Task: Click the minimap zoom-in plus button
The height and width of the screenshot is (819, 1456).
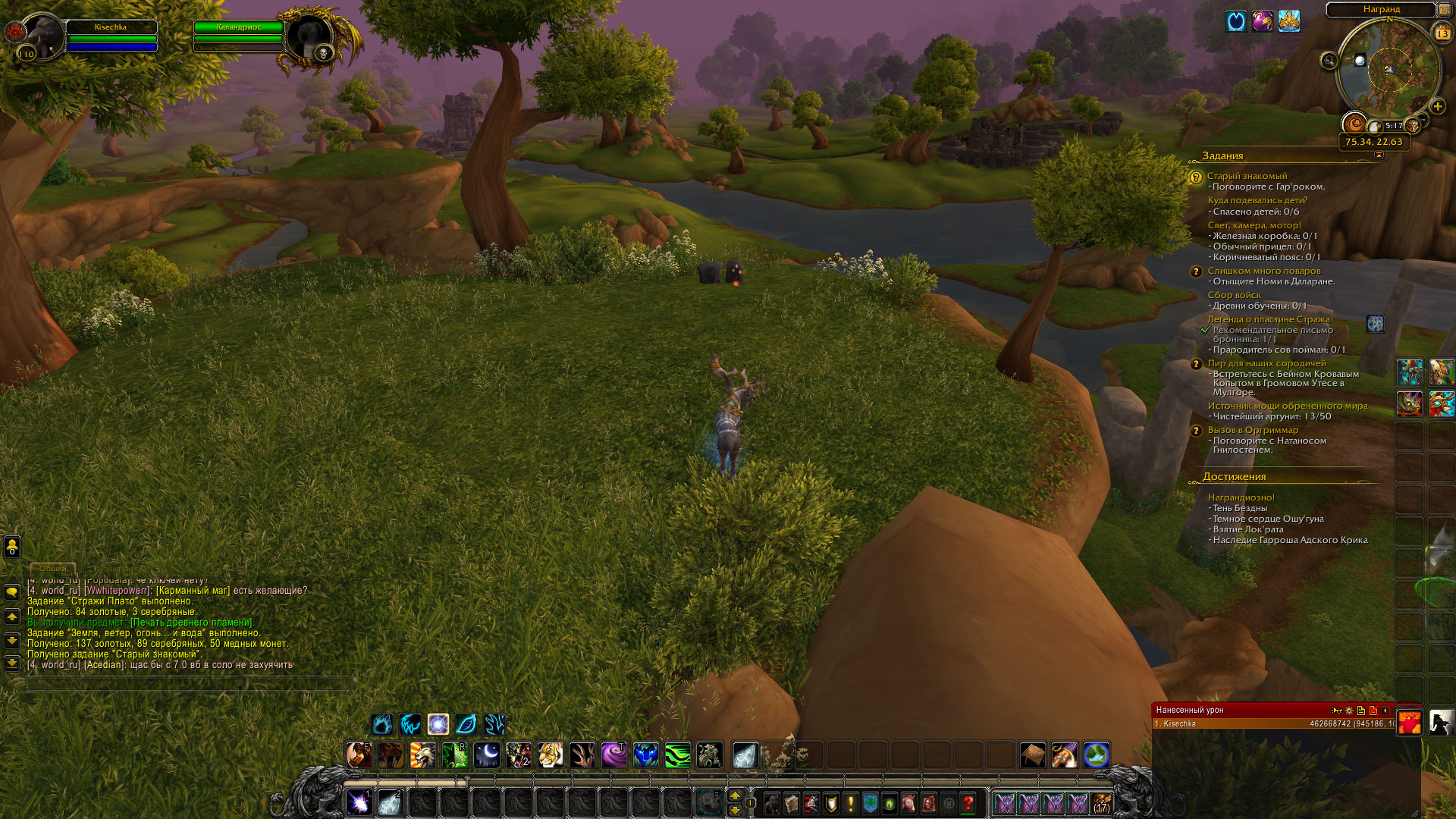Action: click(1437, 106)
